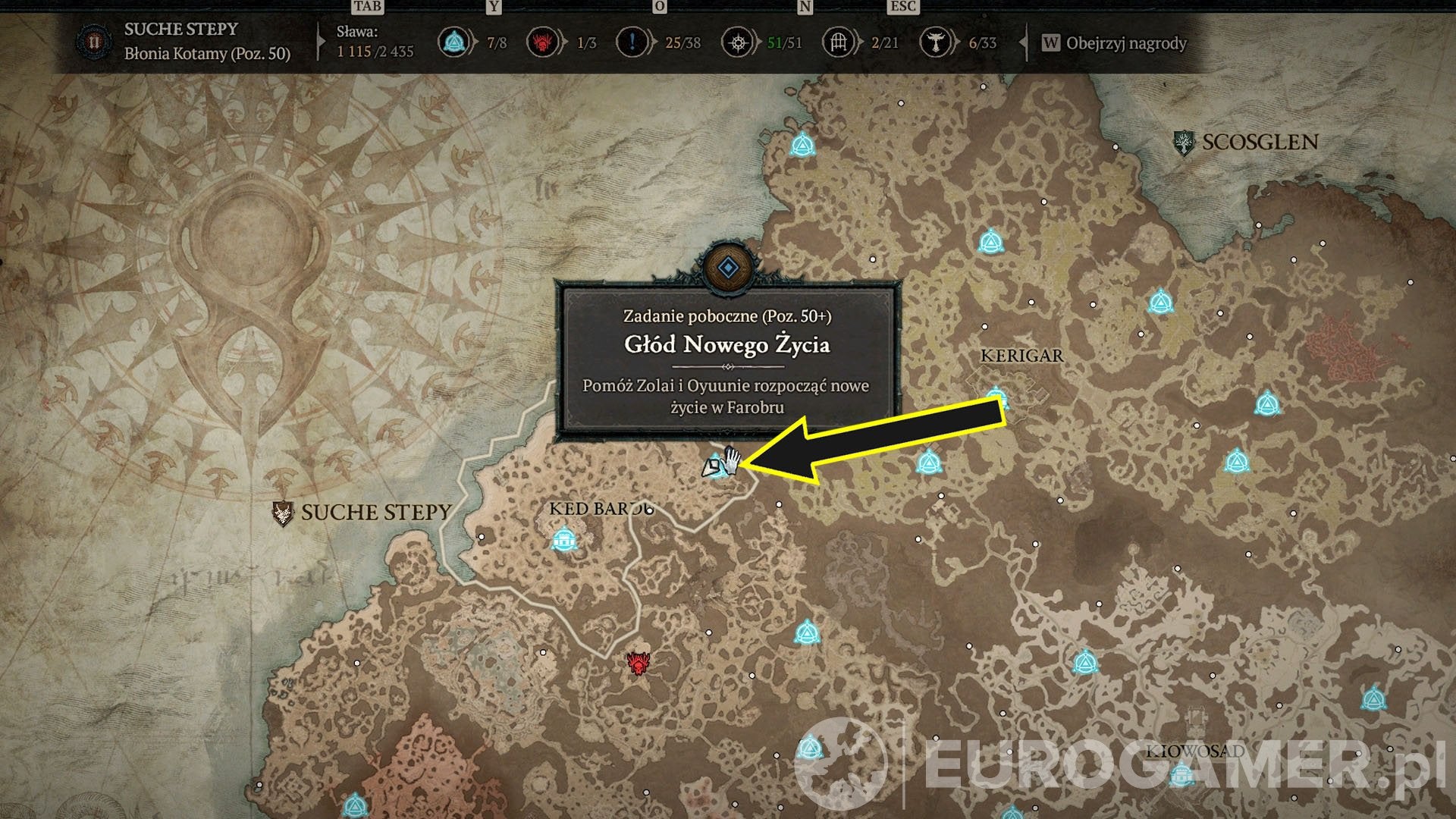Select the Ked Bardu waypoint marker
1456x819 pixels.
563,540
